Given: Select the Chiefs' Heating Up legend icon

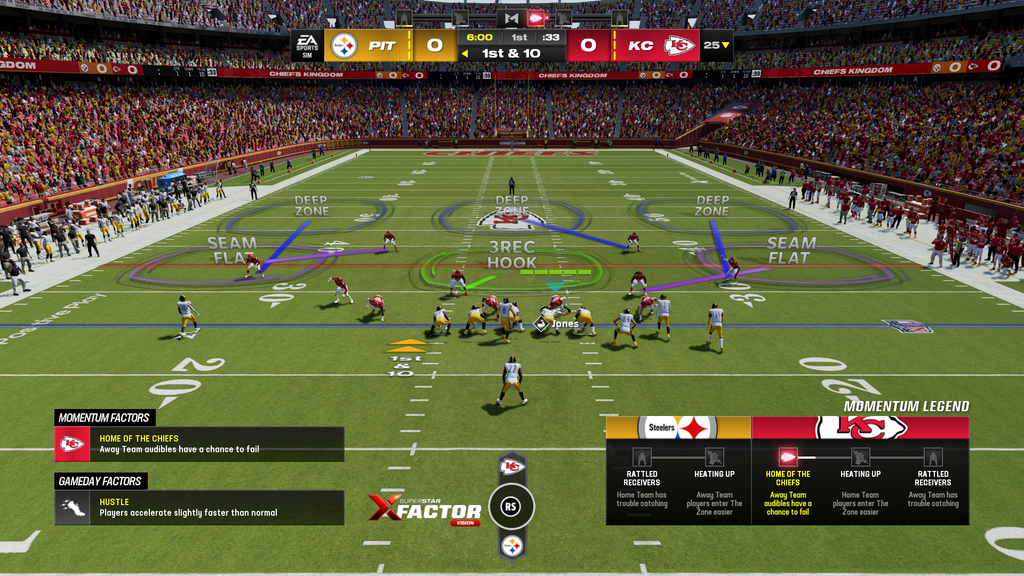Looking at the screenshot, I should click(x=860, y=457).
